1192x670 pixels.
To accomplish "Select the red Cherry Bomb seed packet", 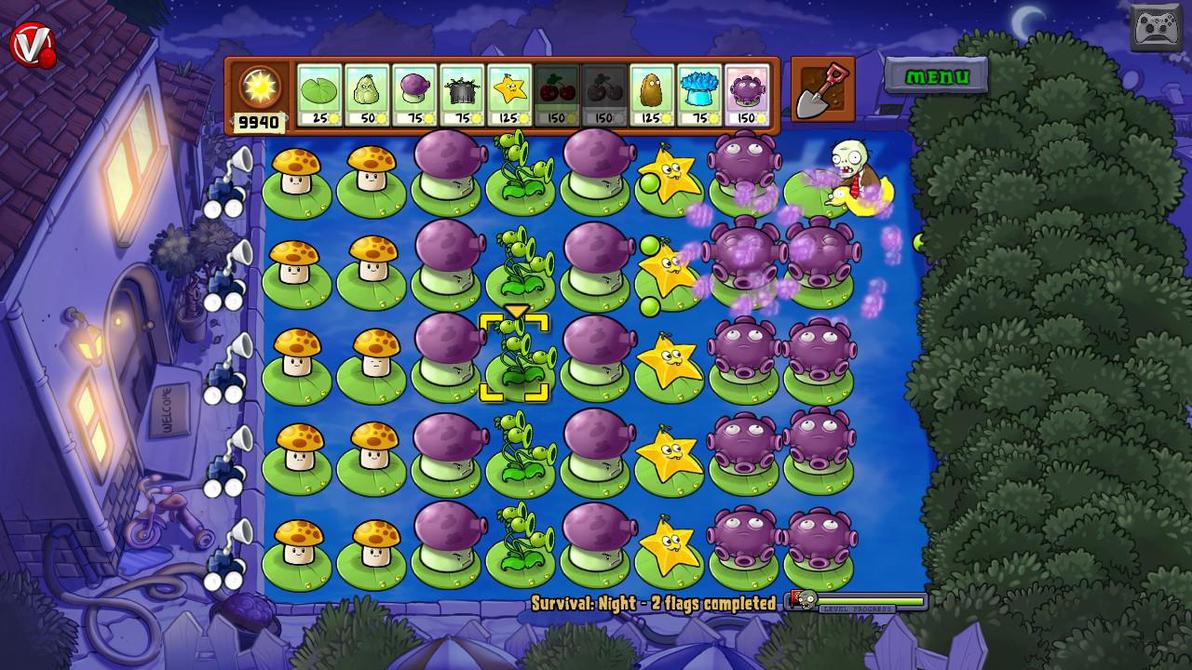I will coord(557,95).
